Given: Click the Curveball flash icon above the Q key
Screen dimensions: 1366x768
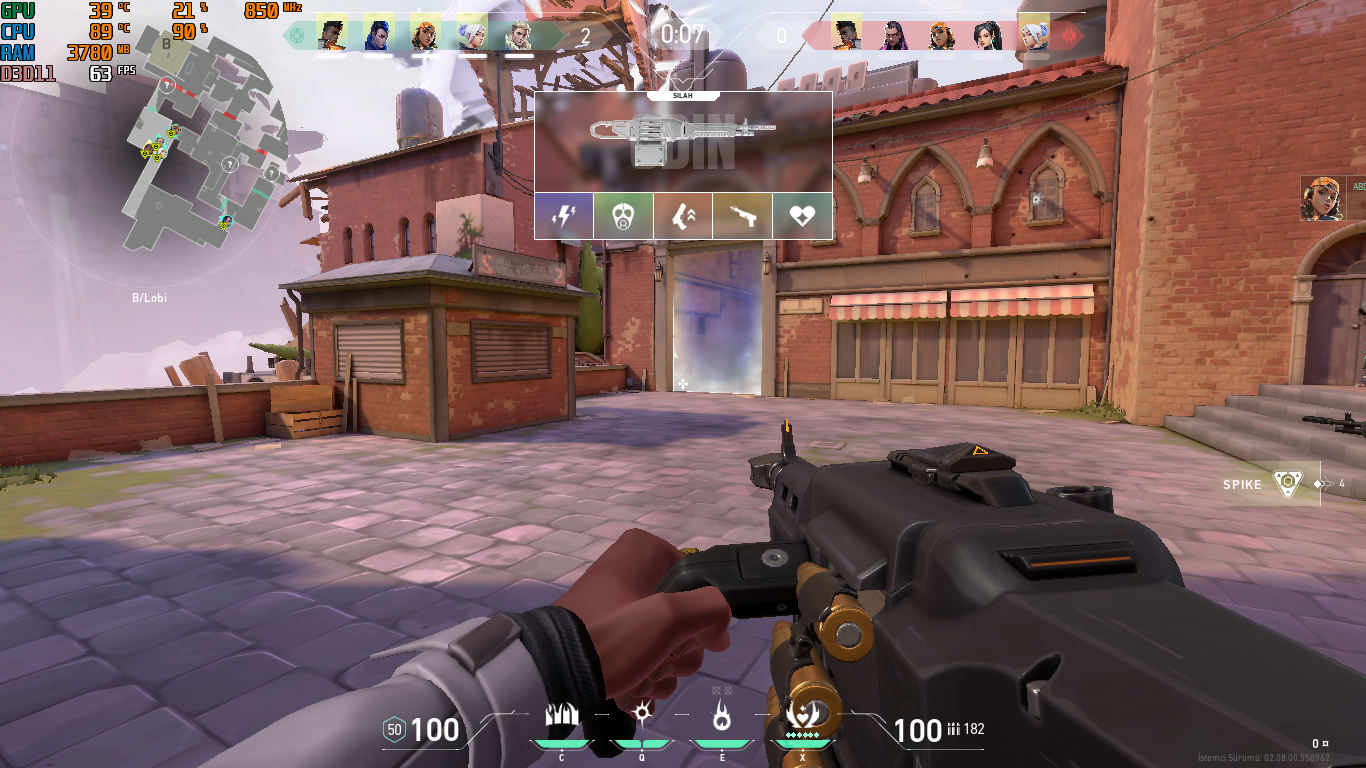Looking at the screenshot, I should [x=641, y=714].
